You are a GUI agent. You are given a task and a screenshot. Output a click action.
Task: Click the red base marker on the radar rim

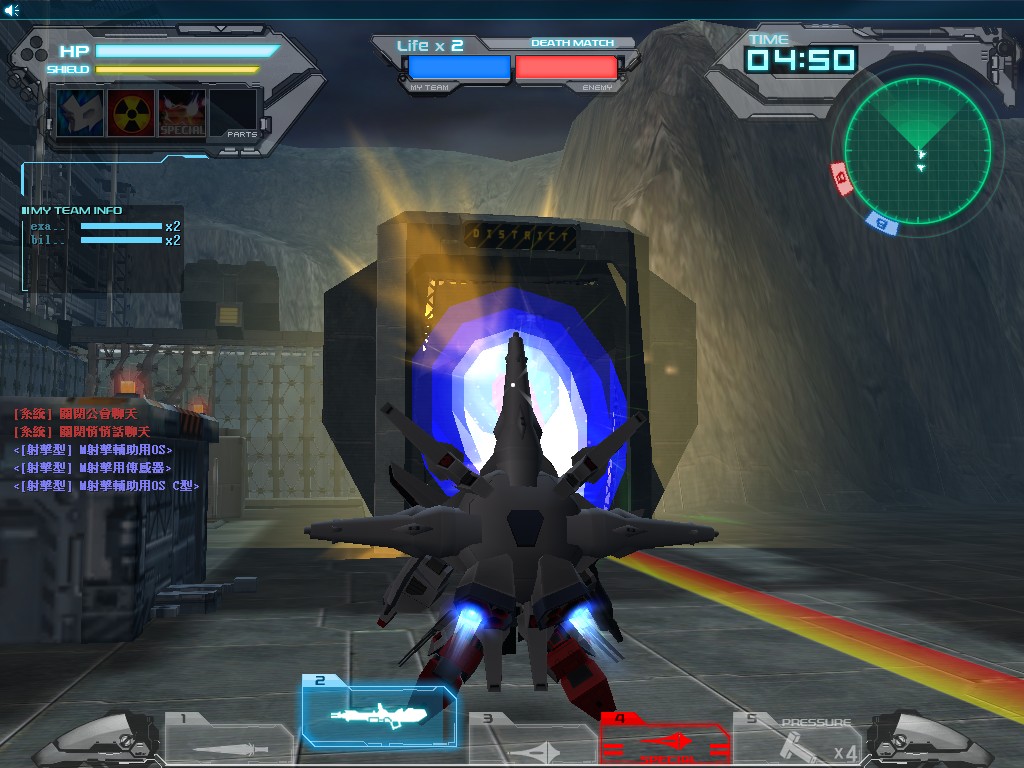(x=841, y=180)
